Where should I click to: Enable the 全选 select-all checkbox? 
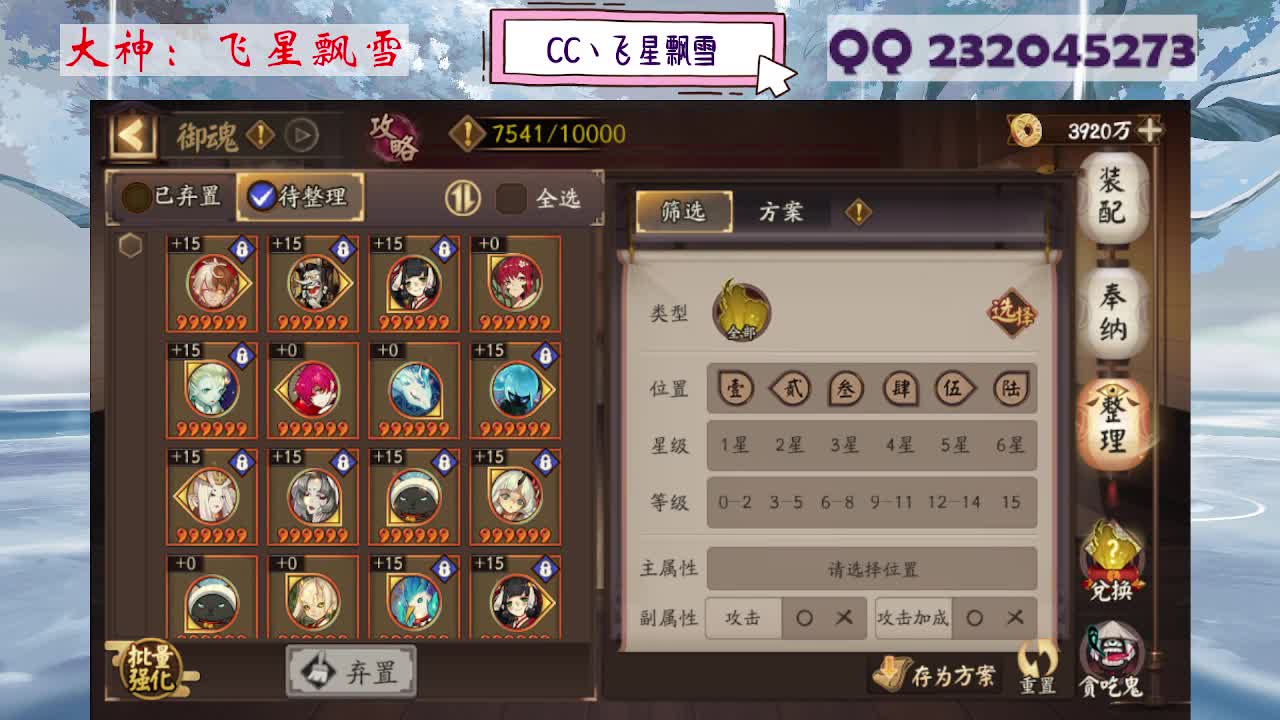coord(510,196)
